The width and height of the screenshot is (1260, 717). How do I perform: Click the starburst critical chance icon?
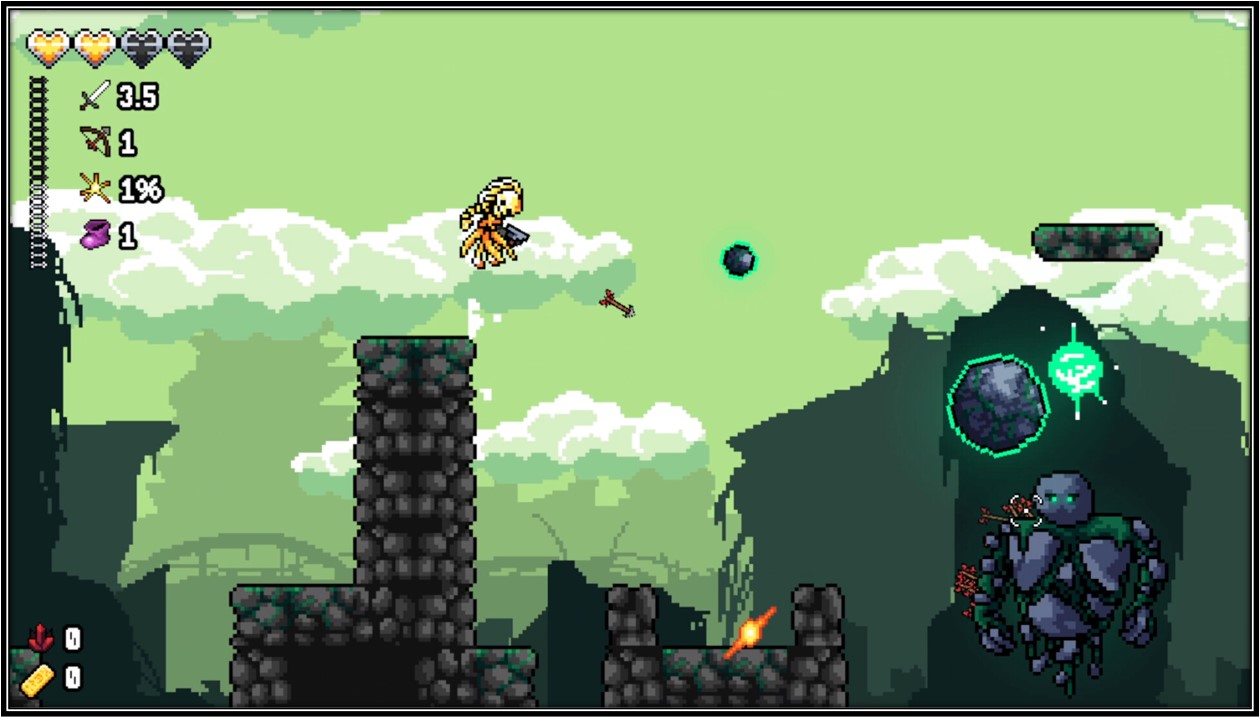[94, 187]
